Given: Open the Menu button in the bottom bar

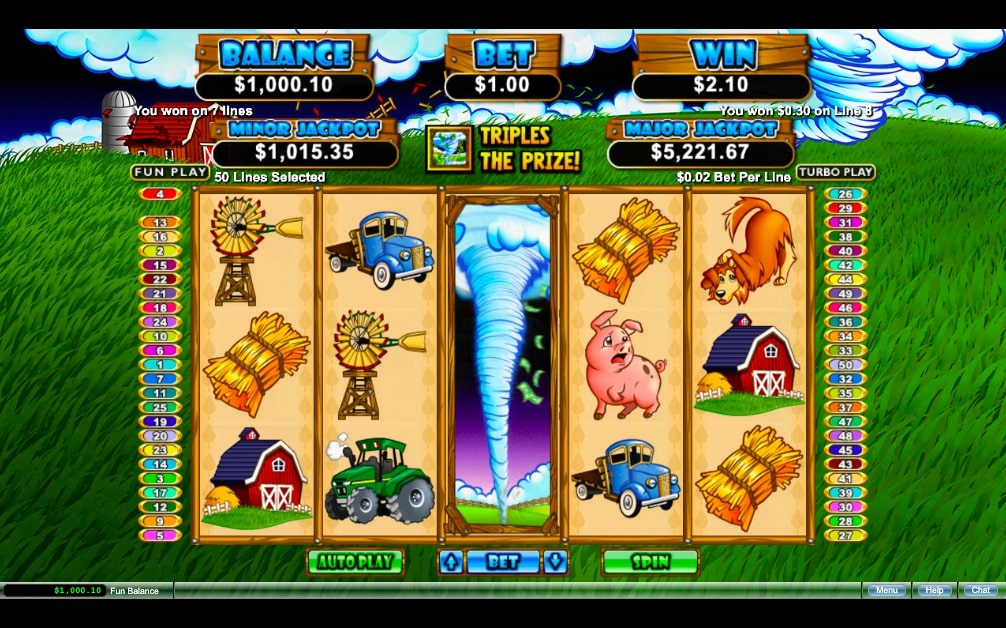Looking at the screenshot, I should point(886,590).
